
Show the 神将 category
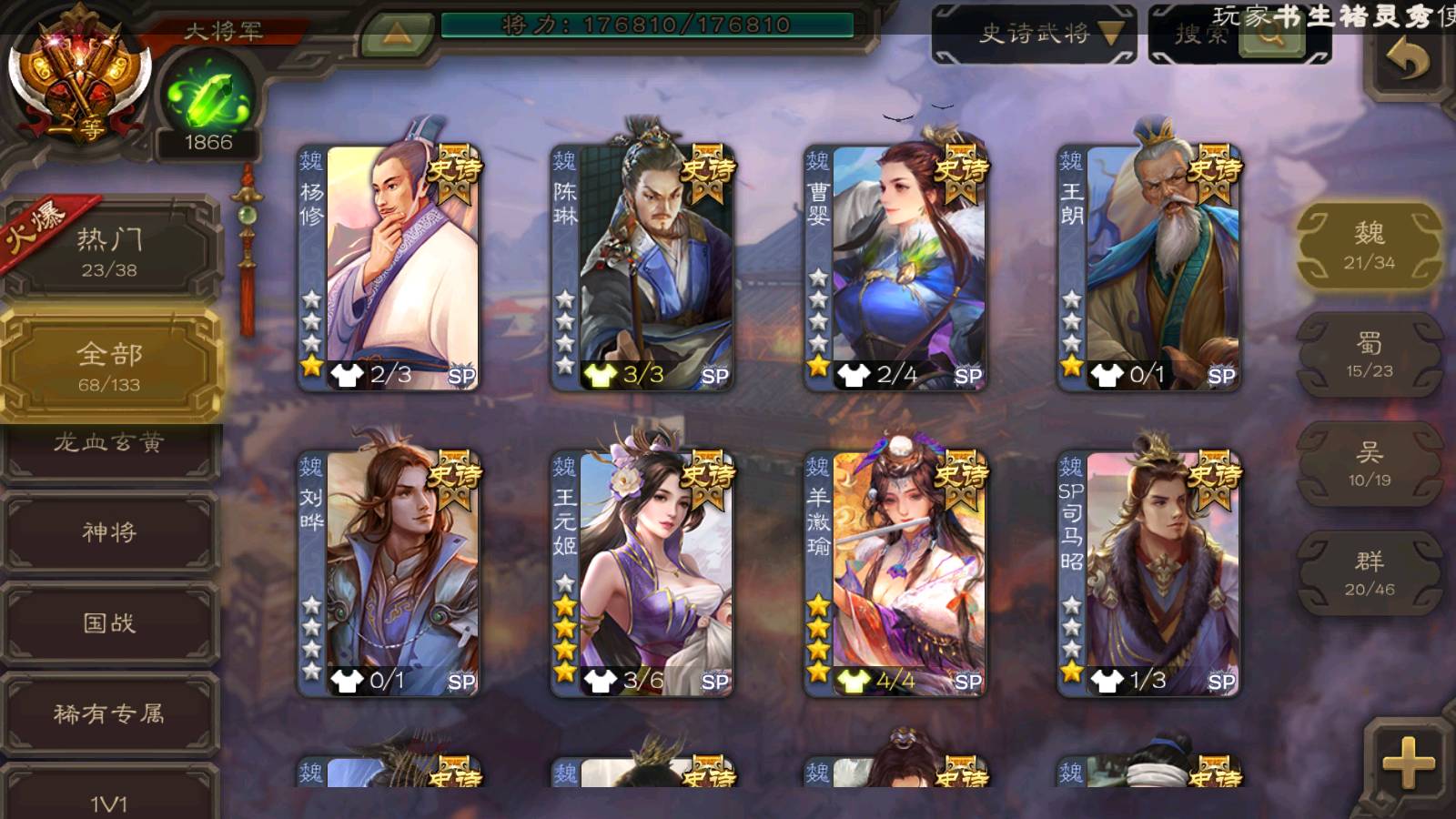point(109,532)
